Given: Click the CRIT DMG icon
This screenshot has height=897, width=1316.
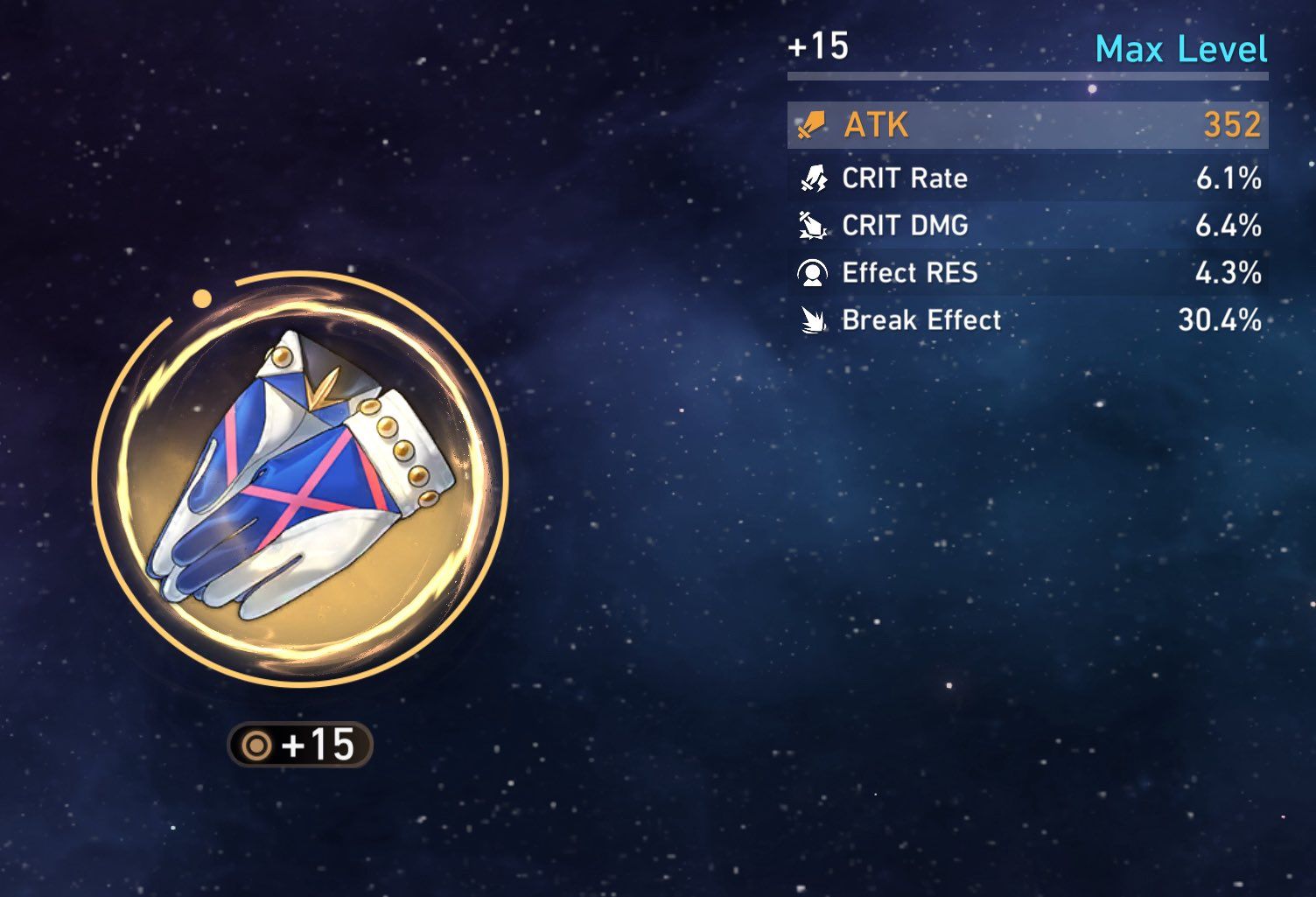Looking at the screenshot, I should pyautogui.click(x=815, y=226).
